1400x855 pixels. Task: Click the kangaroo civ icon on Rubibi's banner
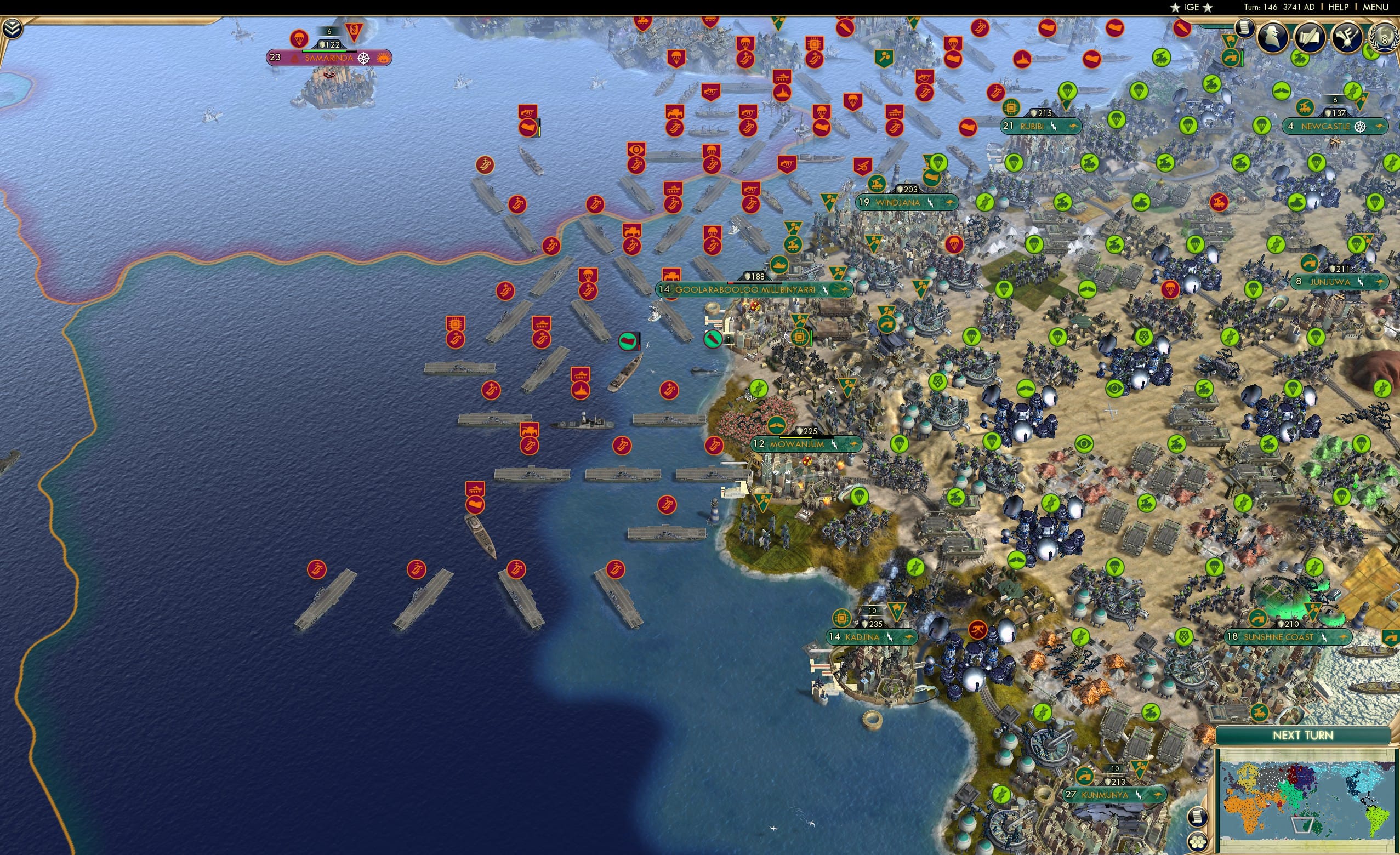coord(1074,128)
